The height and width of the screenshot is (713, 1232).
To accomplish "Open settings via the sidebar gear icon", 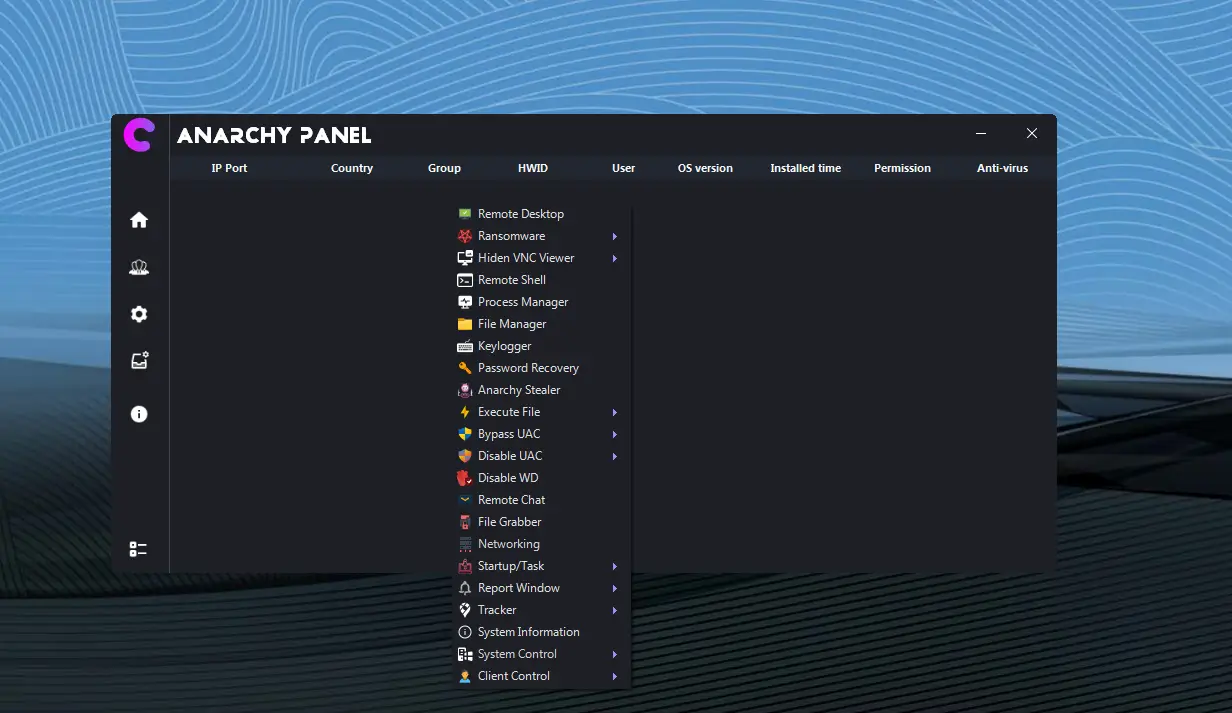I will pyautogui.click(x=139, y=314).
